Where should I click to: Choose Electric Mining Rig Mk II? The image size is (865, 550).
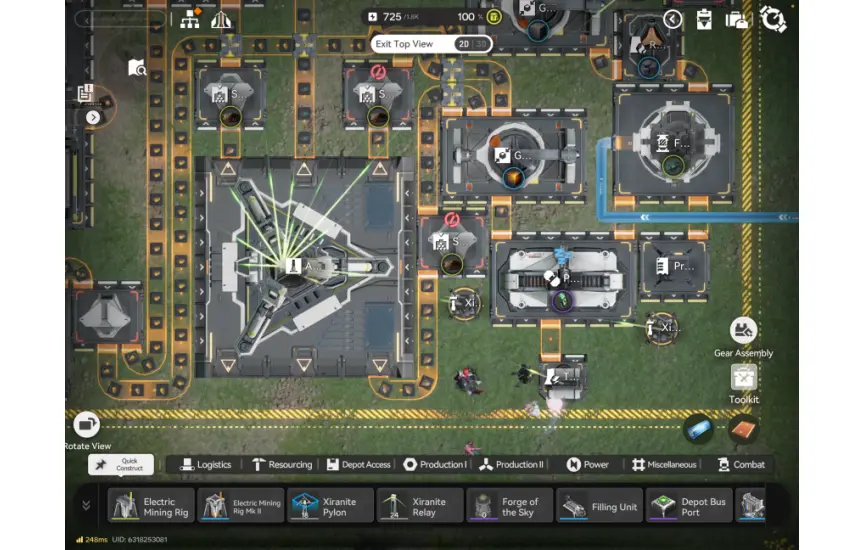(x=242, y=506)
